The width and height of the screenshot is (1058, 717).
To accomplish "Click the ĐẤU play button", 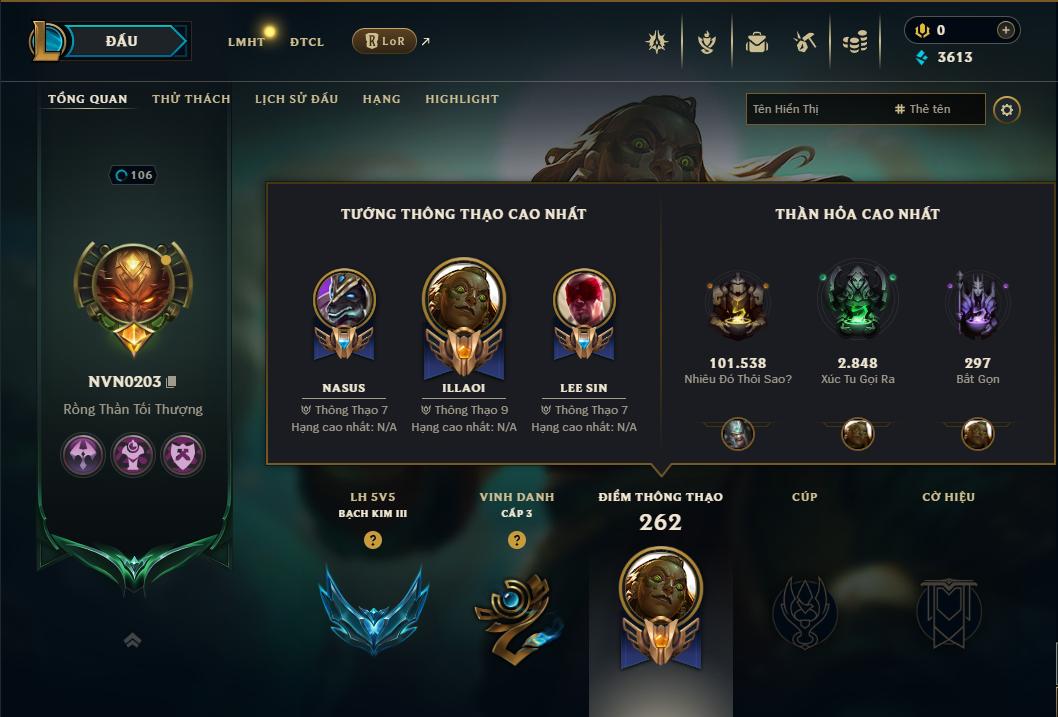I will (x=122, y=41).
